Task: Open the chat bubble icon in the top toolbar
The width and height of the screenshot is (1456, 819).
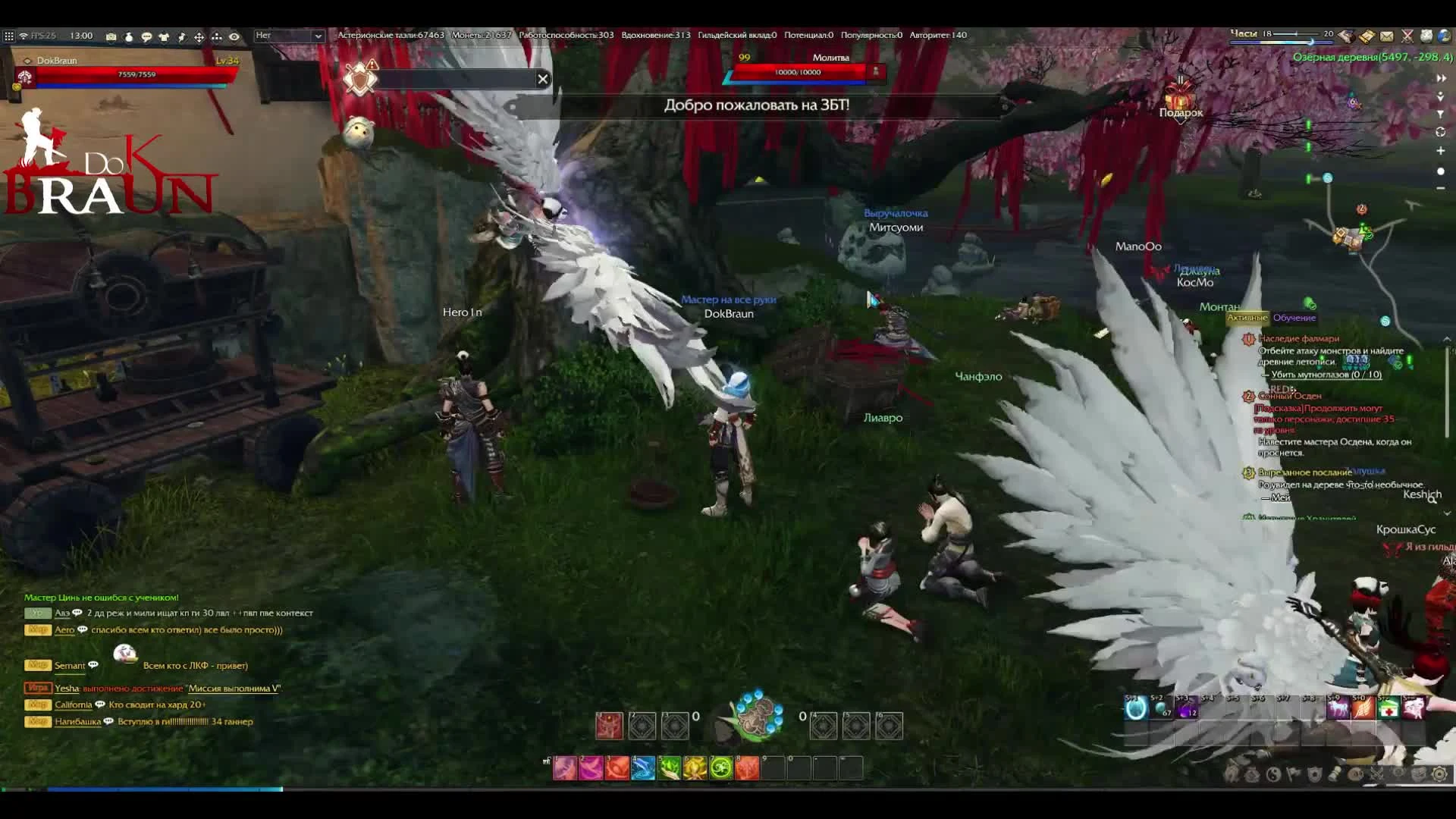Action: (146, 36)
